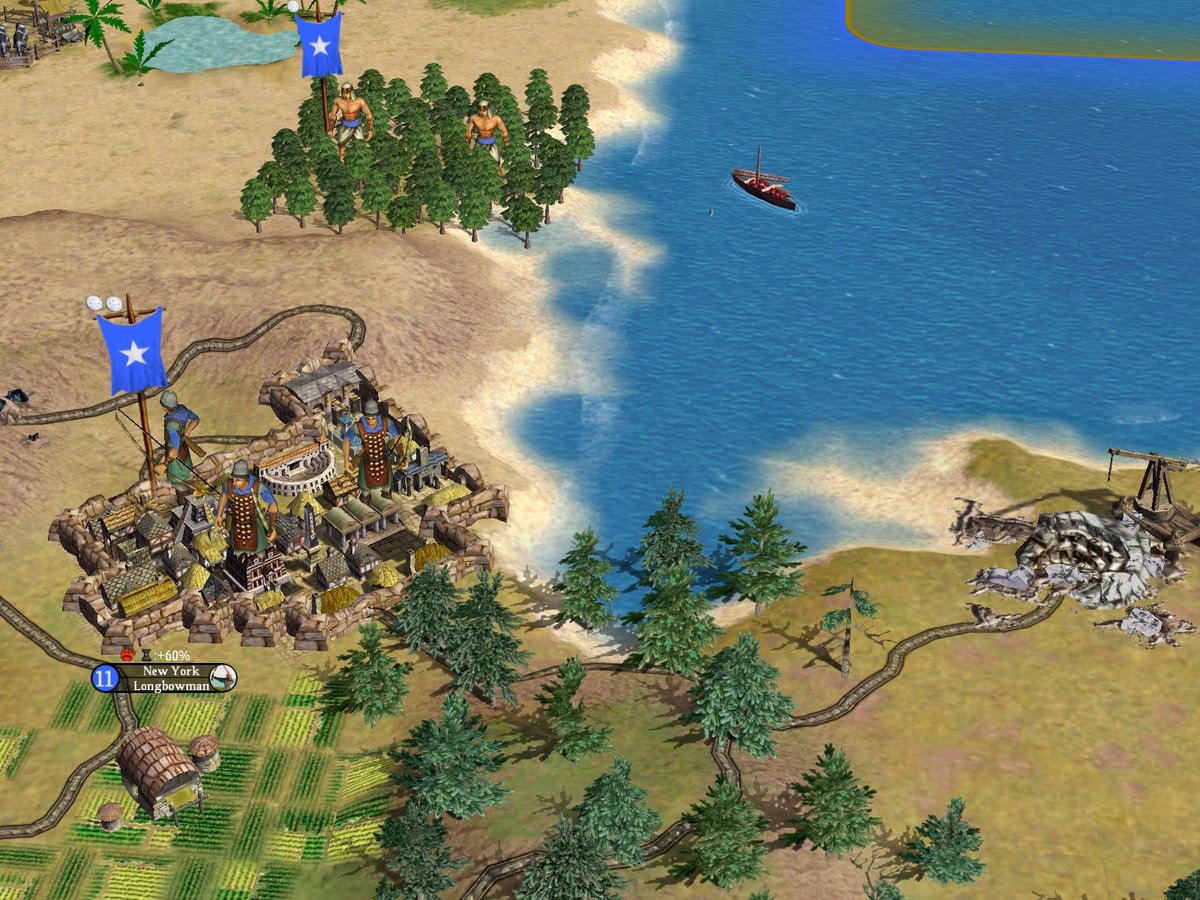
Task: Click the Longbowman production icon on the city bar
Action: click(x=223, y=678)
